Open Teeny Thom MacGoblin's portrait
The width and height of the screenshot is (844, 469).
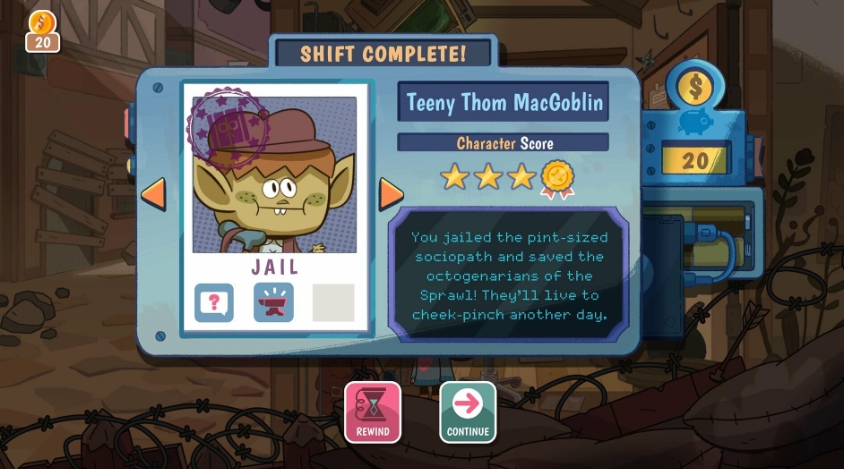[273, 175]
